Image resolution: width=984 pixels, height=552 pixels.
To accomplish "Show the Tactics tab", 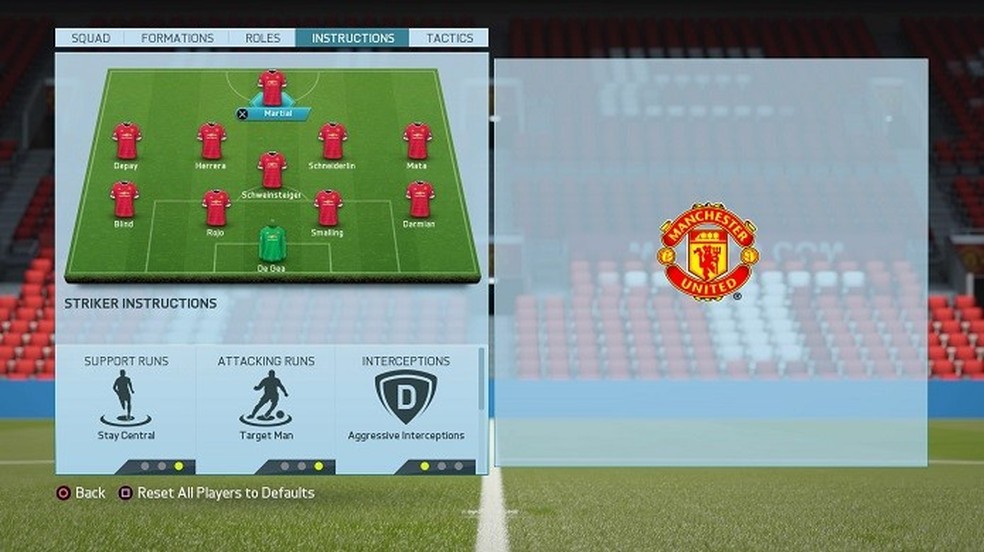I will pos(449,38).
